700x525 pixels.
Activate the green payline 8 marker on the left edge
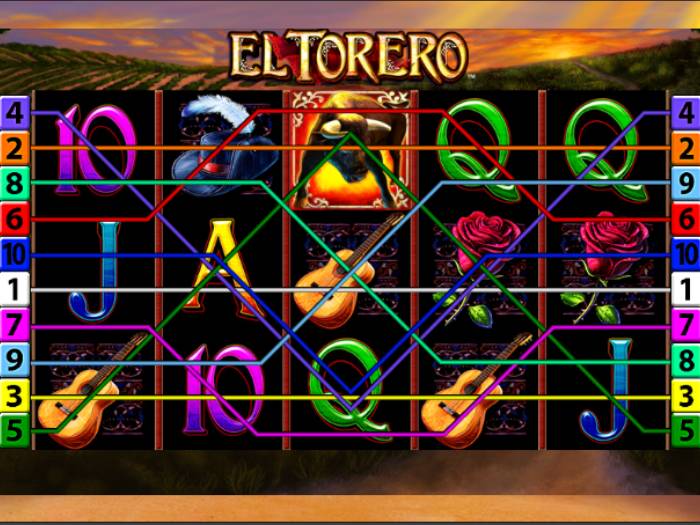click(x=14, y=184)
